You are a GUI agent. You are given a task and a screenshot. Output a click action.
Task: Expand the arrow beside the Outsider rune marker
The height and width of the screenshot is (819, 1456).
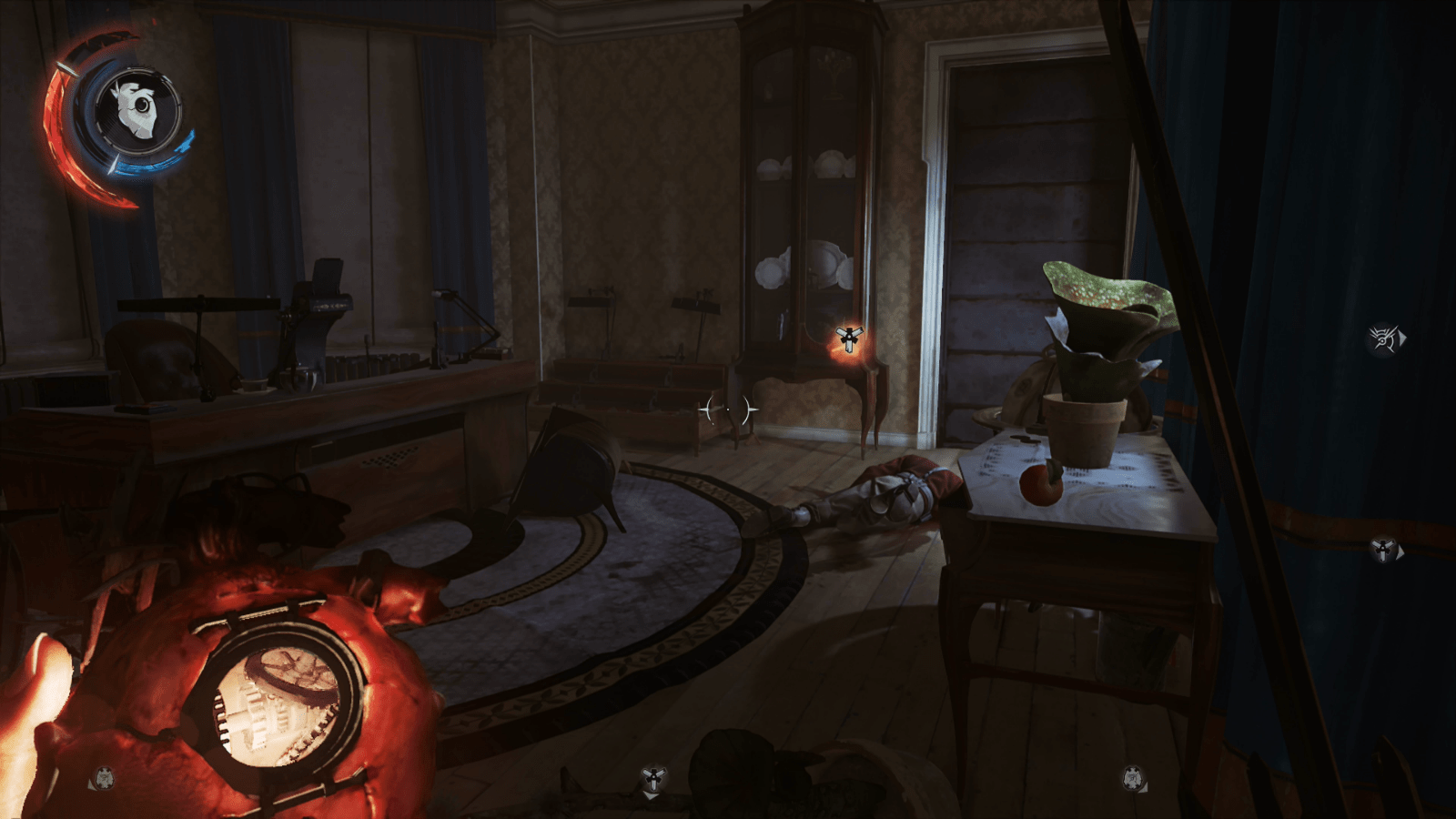[1402, 338]
